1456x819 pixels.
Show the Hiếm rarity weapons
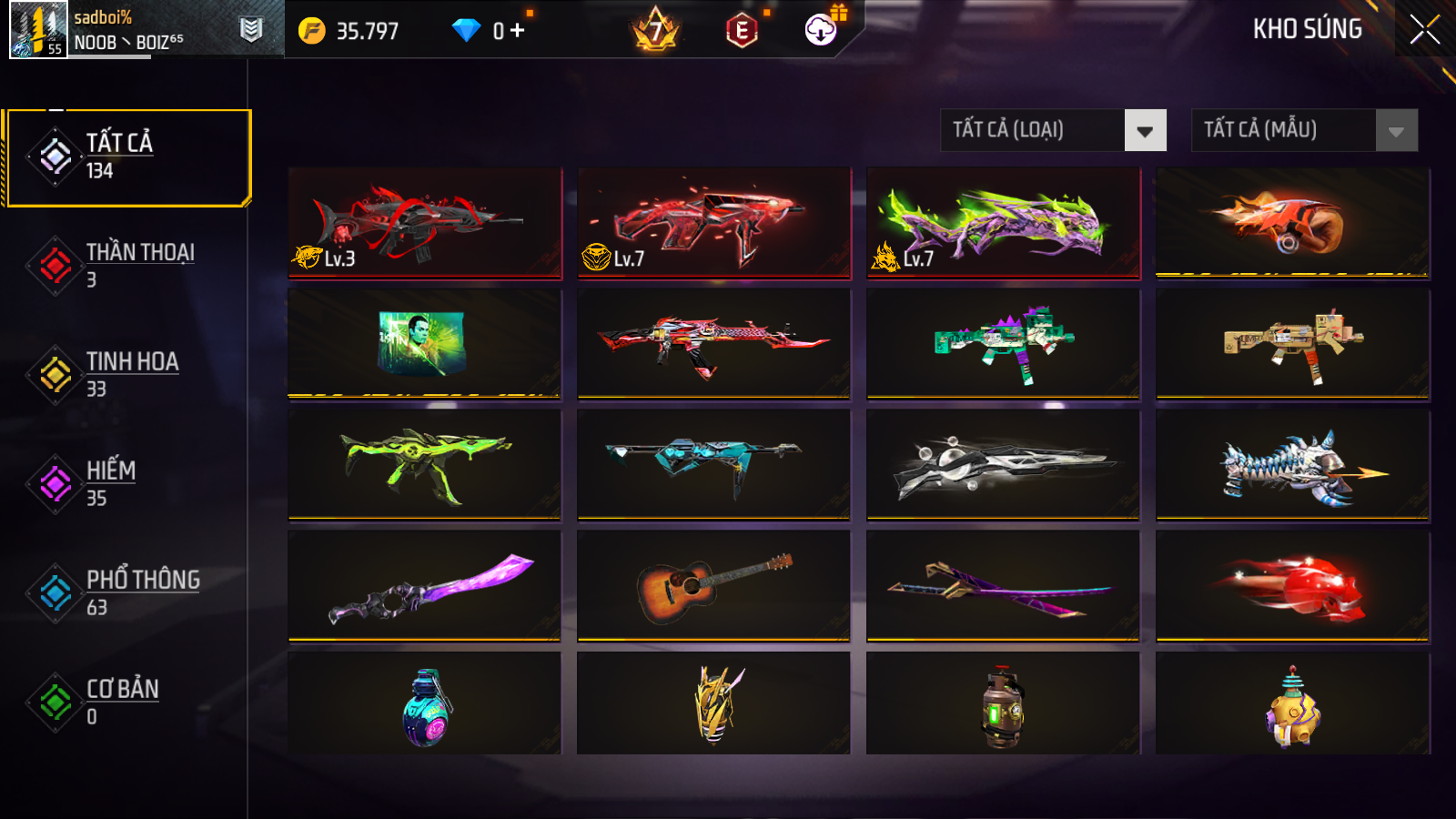pyautogui.click(x=127, y=483)
